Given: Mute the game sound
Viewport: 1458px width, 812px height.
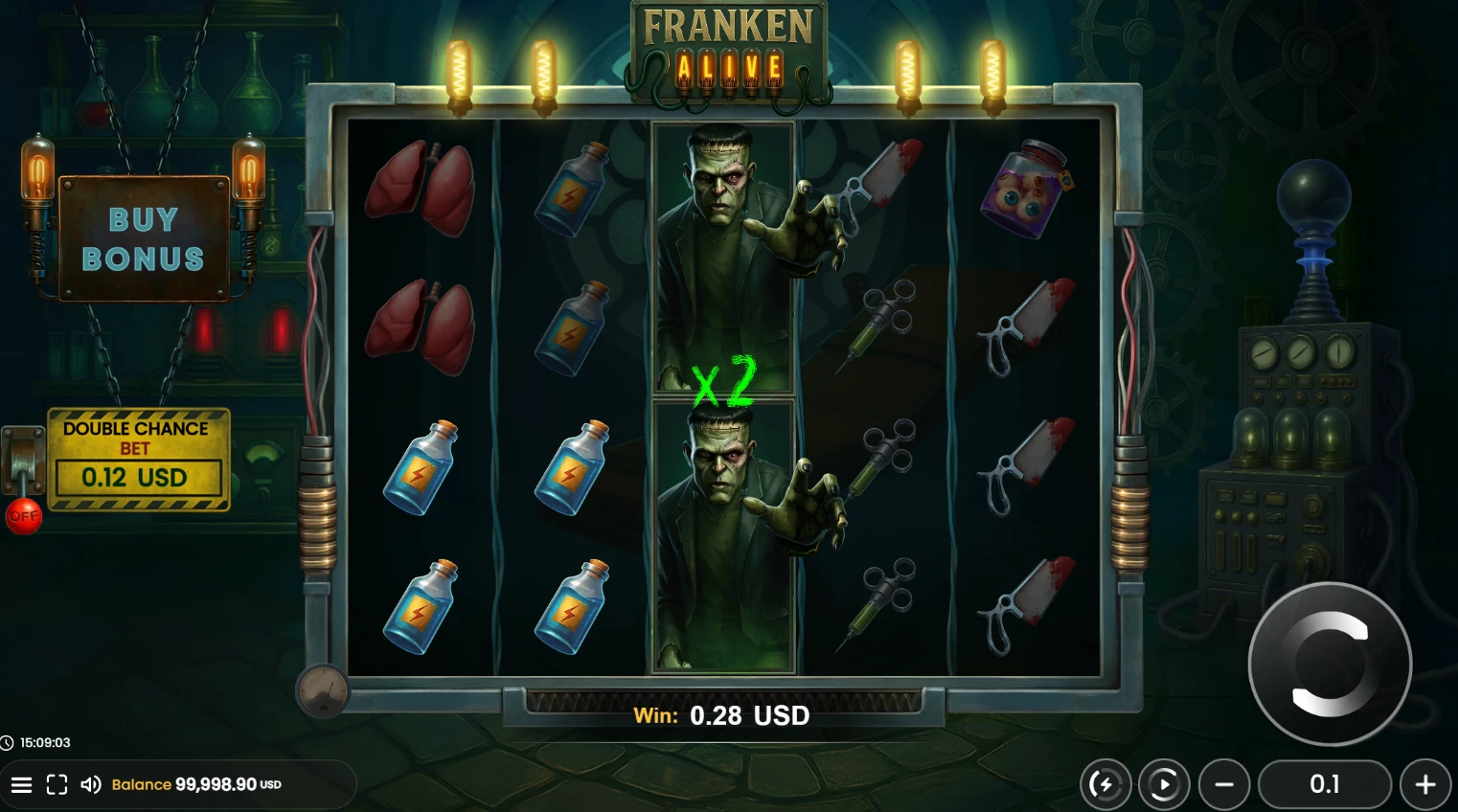Looking at the screenshot, I should (x=91, y=785).
